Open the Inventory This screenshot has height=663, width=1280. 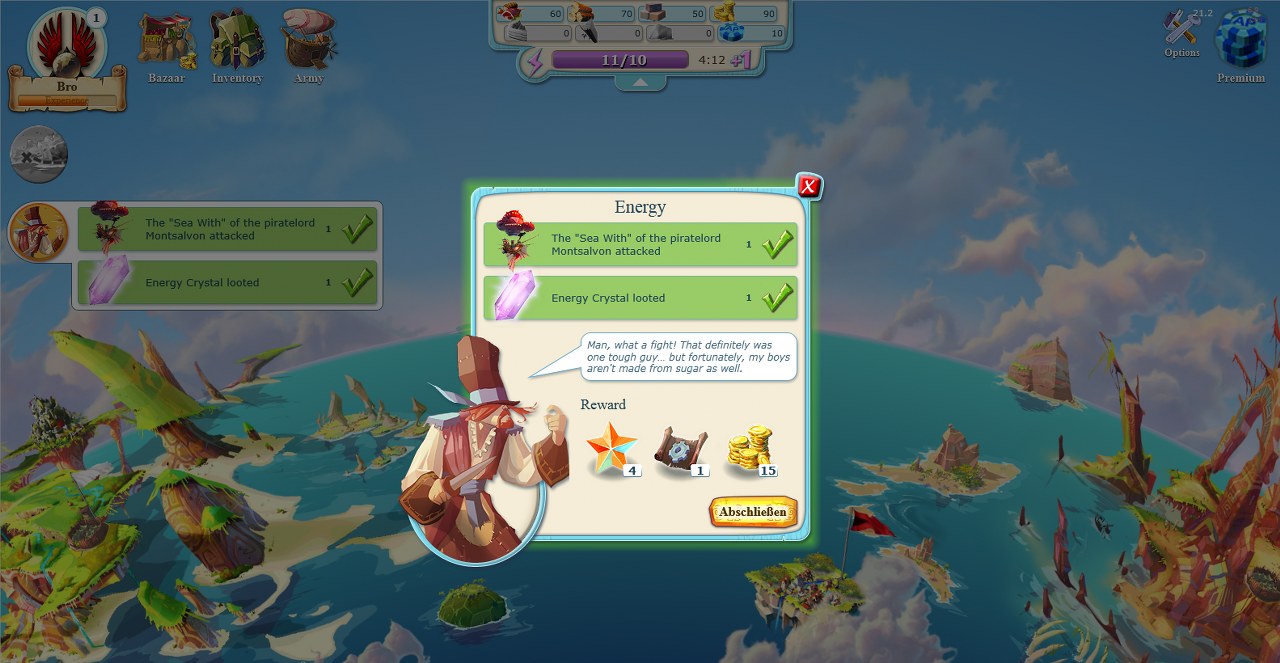tap(237, 45)
